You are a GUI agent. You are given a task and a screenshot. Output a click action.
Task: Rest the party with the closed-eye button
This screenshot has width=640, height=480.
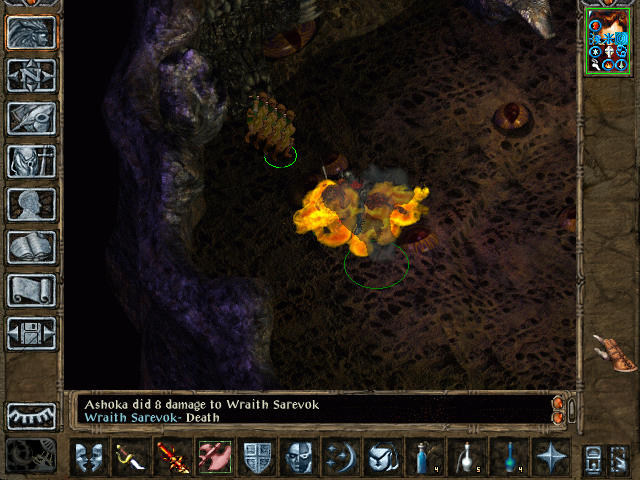pyautogui.click(x=31, y=415)
